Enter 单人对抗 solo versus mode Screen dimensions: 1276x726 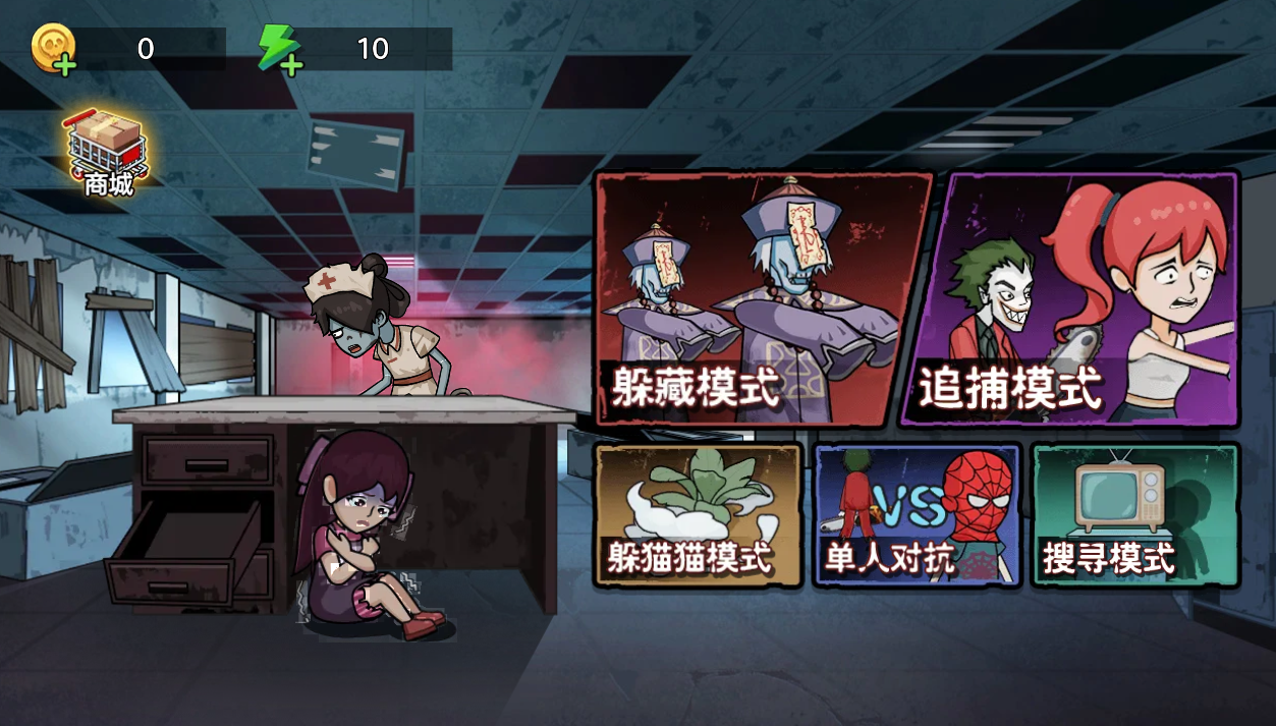pos(916,514)
